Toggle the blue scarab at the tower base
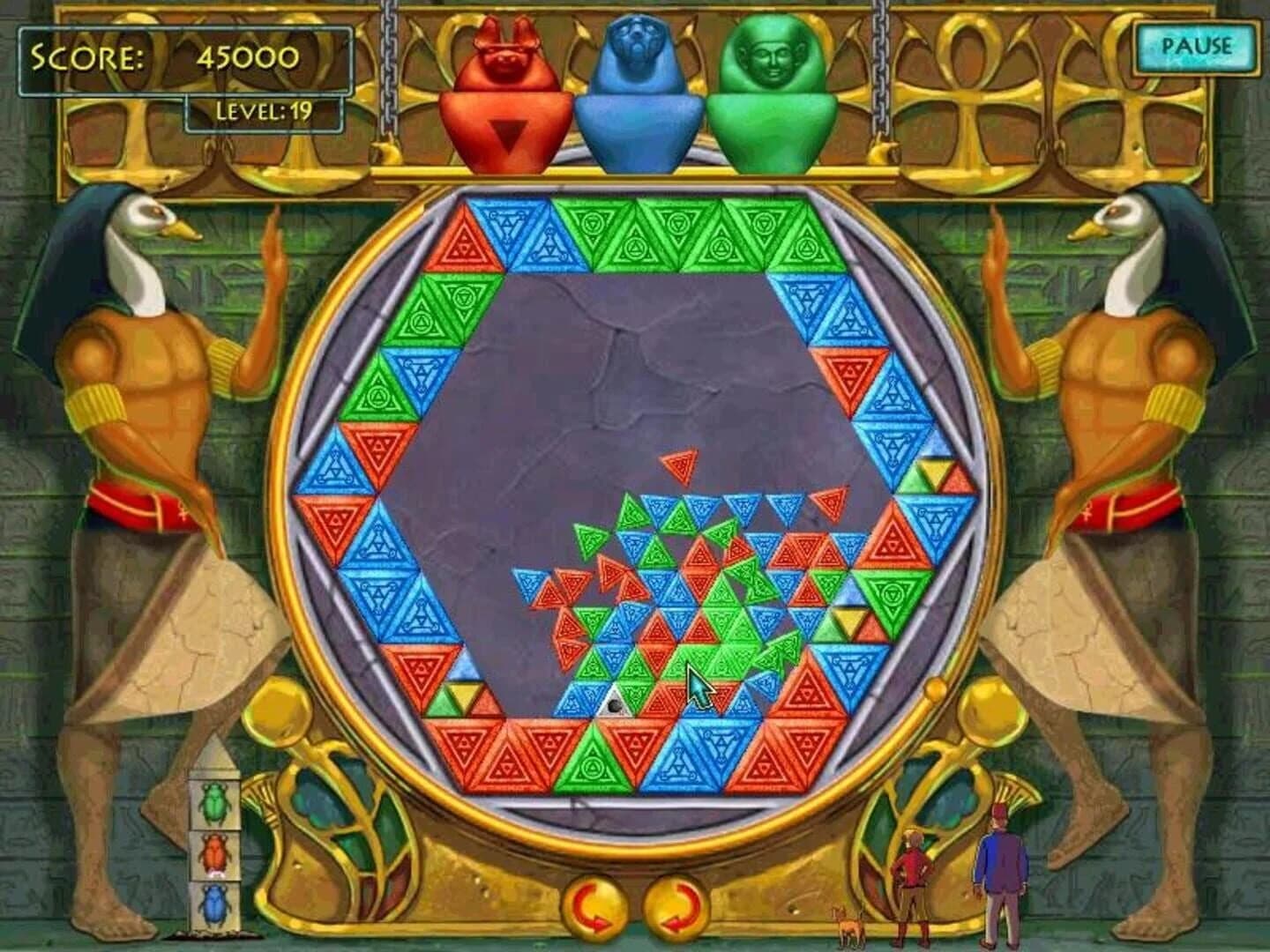1270x952 pixels. pos(216,902)
